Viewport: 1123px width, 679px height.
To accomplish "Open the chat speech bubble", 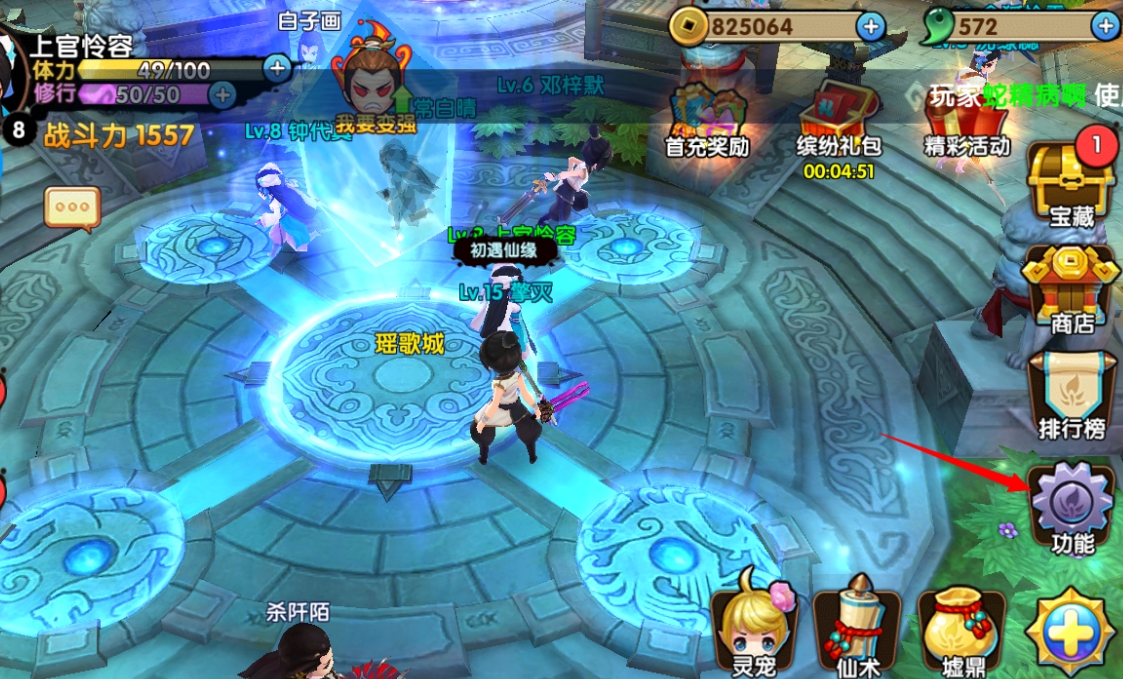I will pos(72,208).
